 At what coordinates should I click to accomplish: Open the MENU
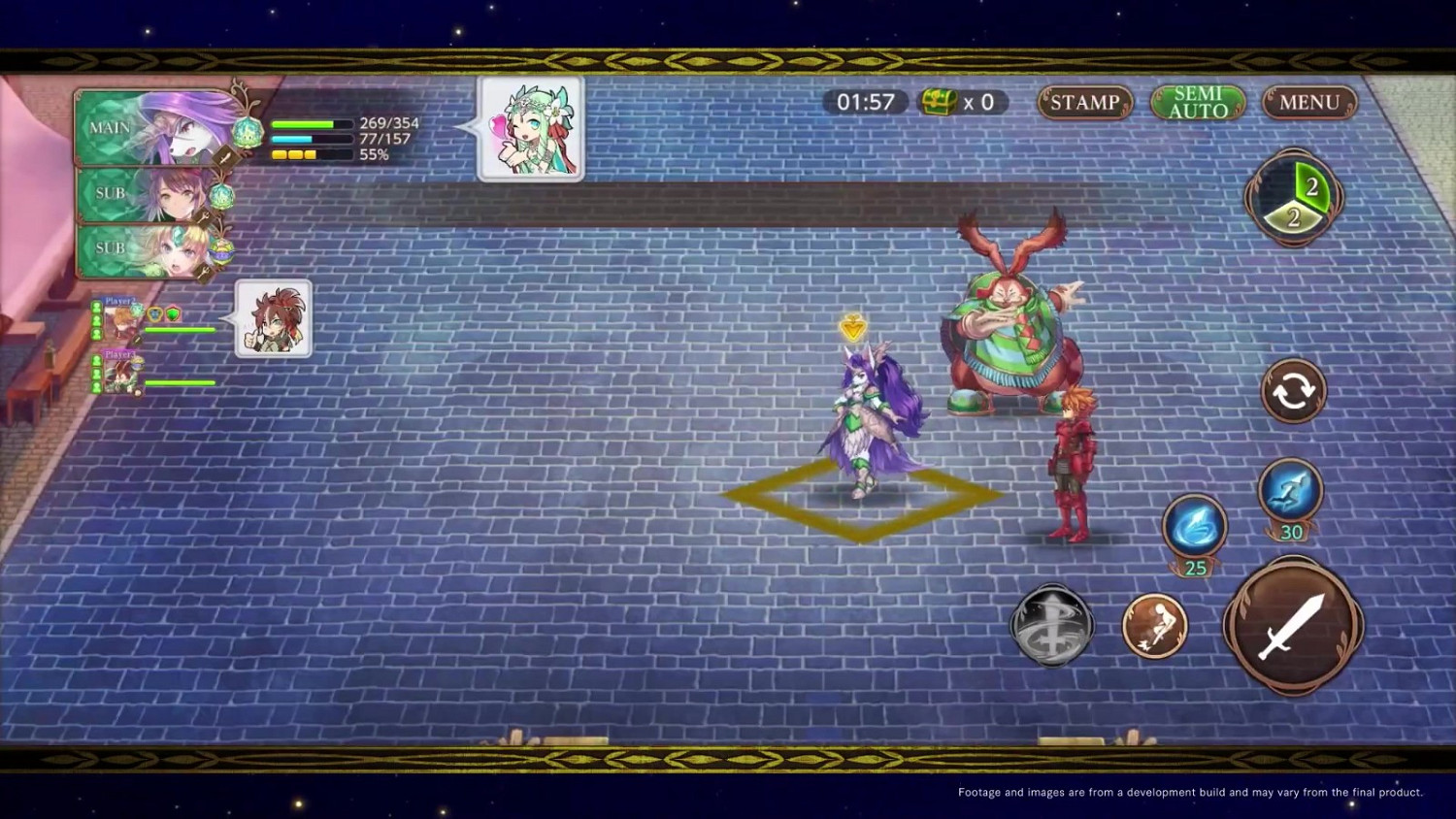pos(1308,102)
